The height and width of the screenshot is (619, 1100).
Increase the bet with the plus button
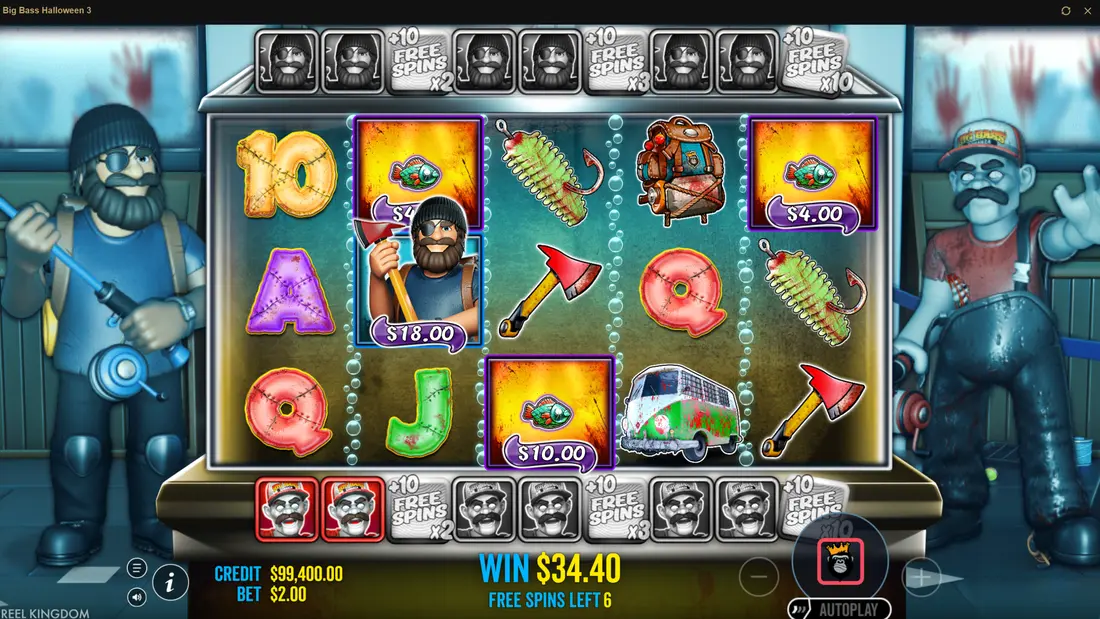pos(921,576)
